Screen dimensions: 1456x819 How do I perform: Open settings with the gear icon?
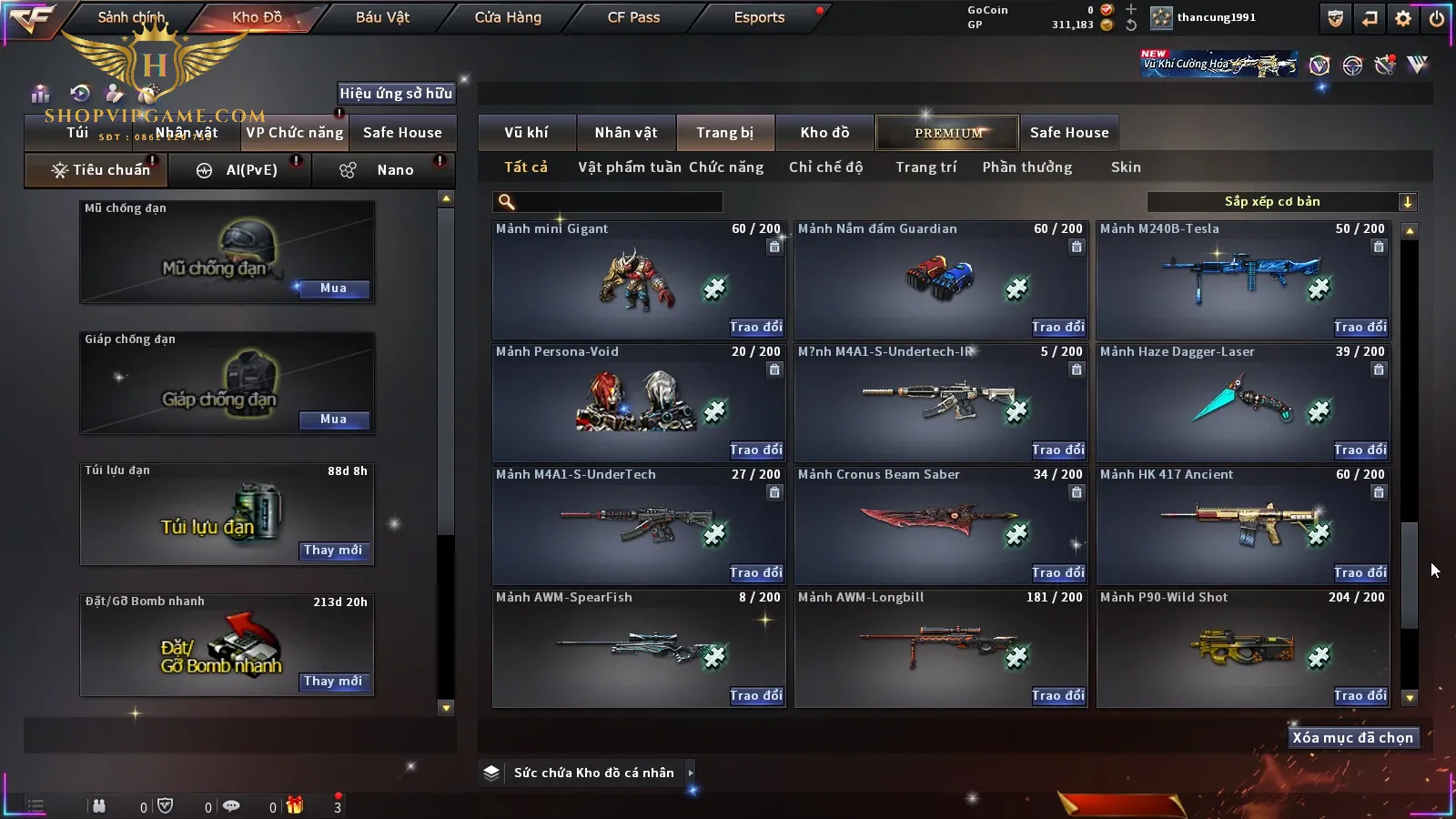click(x=1403, y=18)
